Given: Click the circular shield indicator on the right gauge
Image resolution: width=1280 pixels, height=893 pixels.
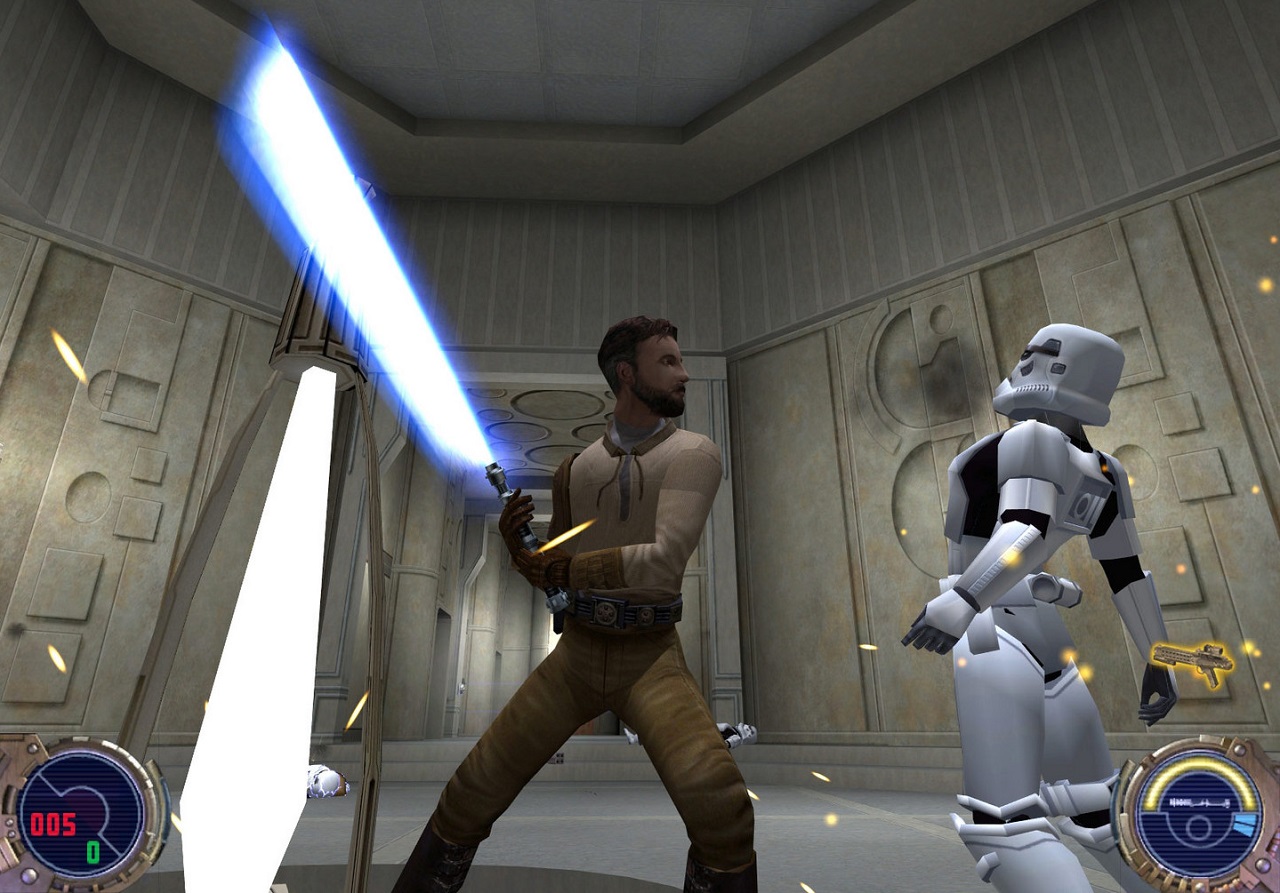Looking at the screenshot, I should coord(1198,830).
